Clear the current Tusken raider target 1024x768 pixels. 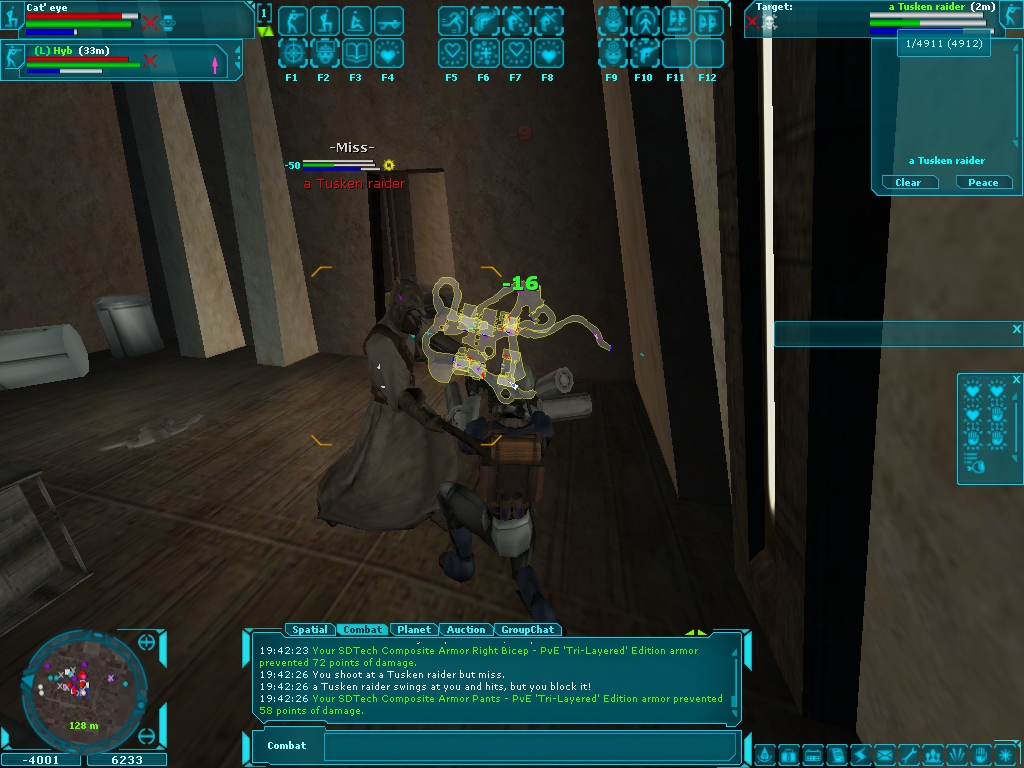pyautogui.click(x=909, y=183)
